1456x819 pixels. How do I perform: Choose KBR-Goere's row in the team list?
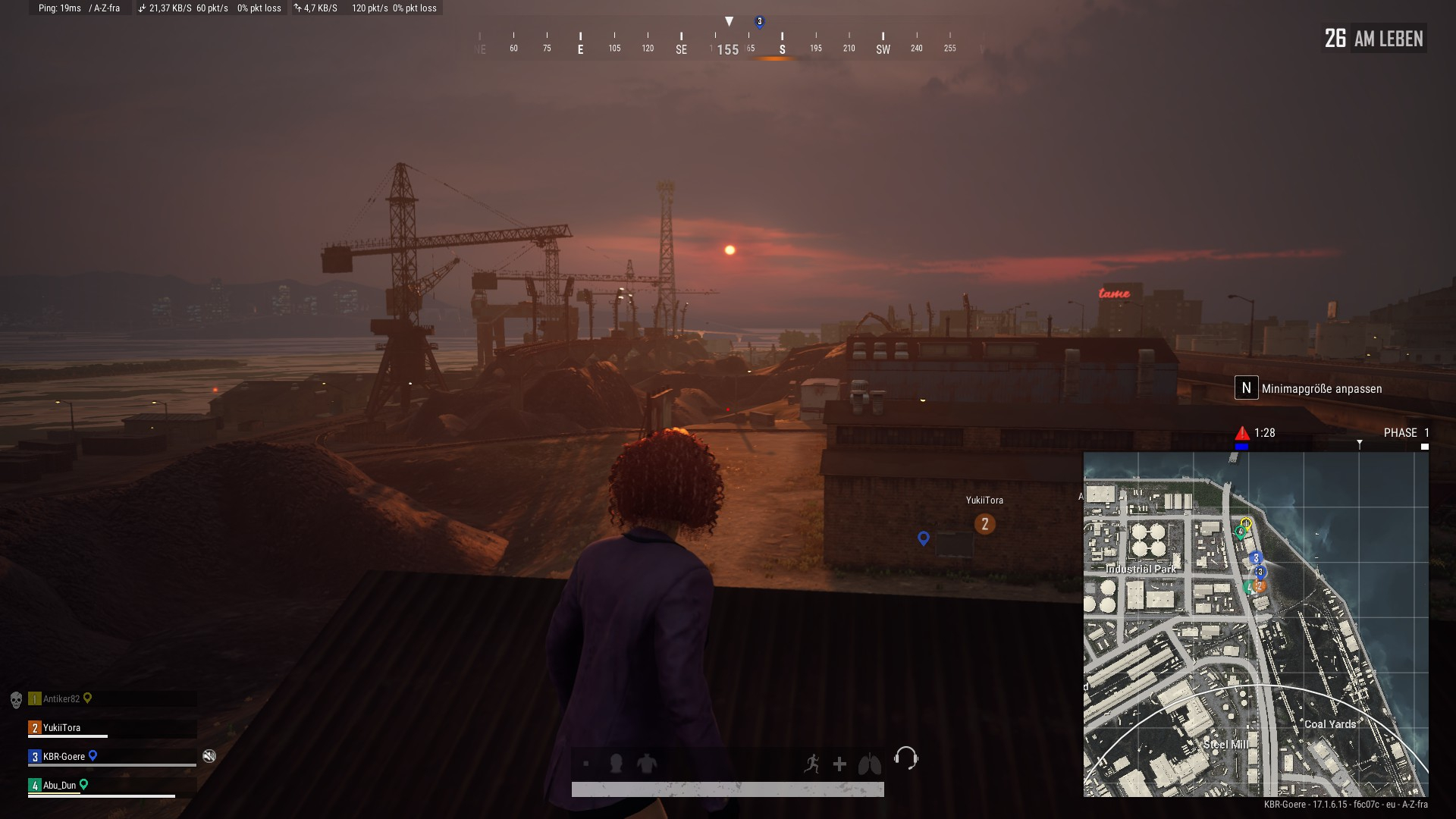[64, 757]
